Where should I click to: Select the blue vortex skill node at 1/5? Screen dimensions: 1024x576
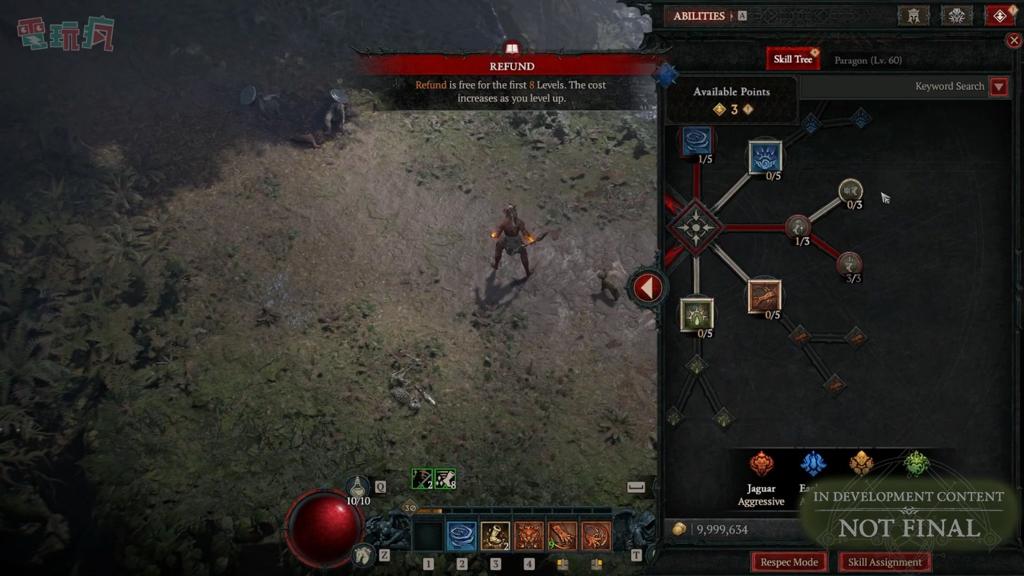click(697, 141)
